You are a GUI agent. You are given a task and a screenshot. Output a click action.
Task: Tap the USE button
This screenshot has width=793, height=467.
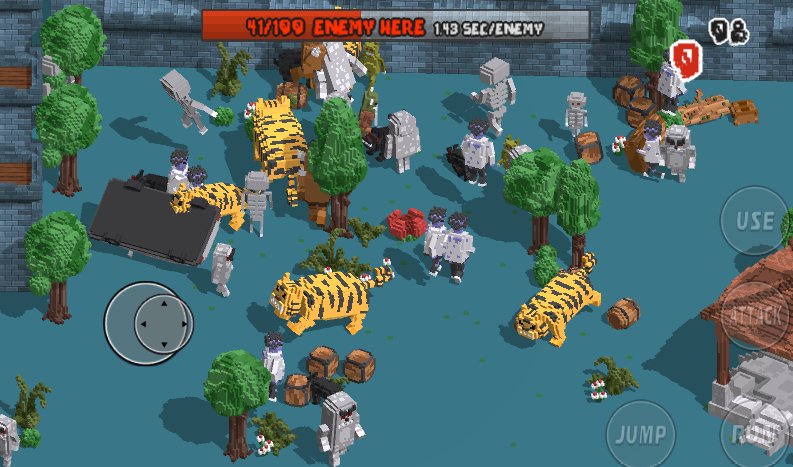pos(753,221)
